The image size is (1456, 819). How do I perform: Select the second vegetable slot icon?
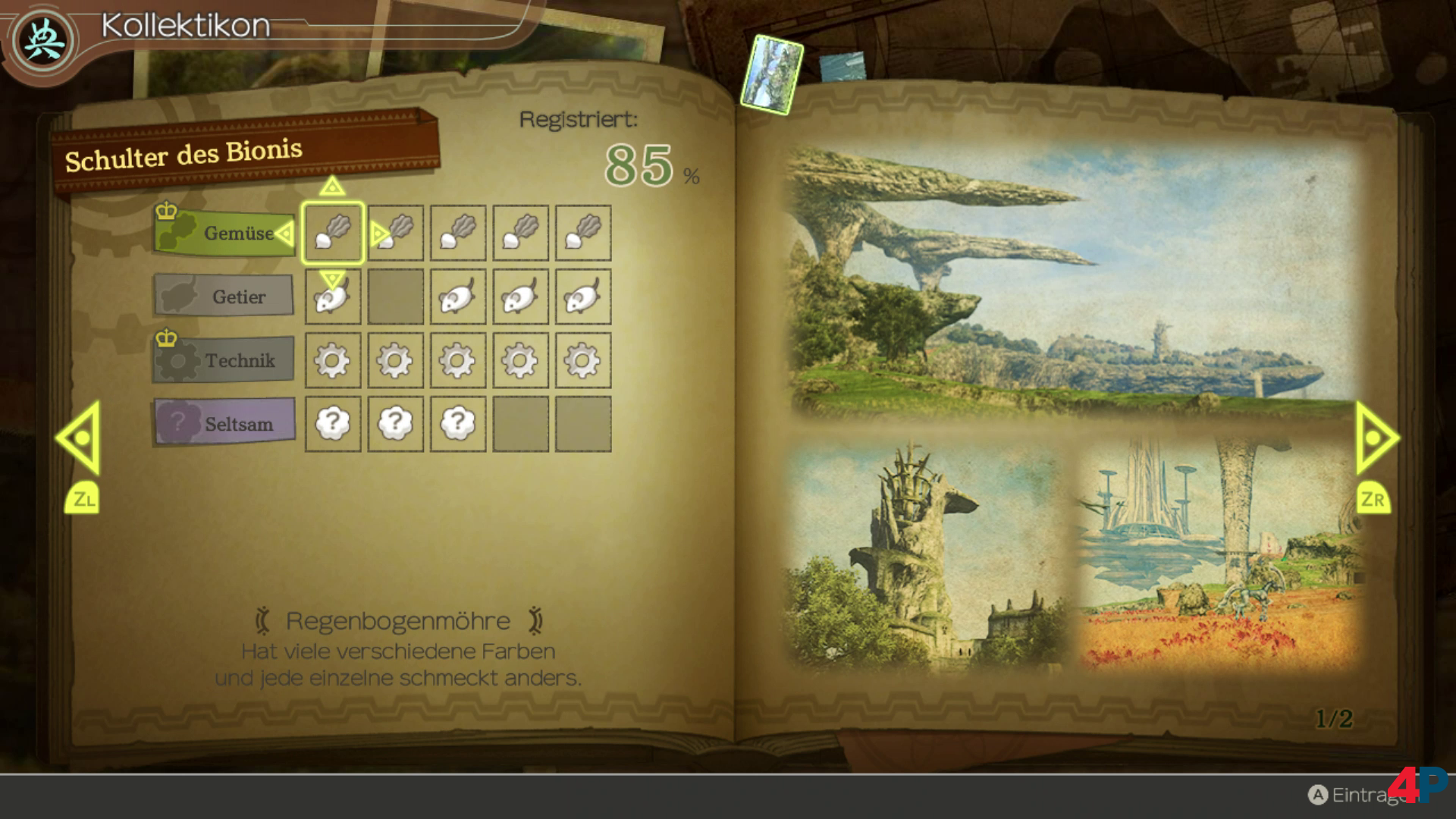click(x=395, y=233)
